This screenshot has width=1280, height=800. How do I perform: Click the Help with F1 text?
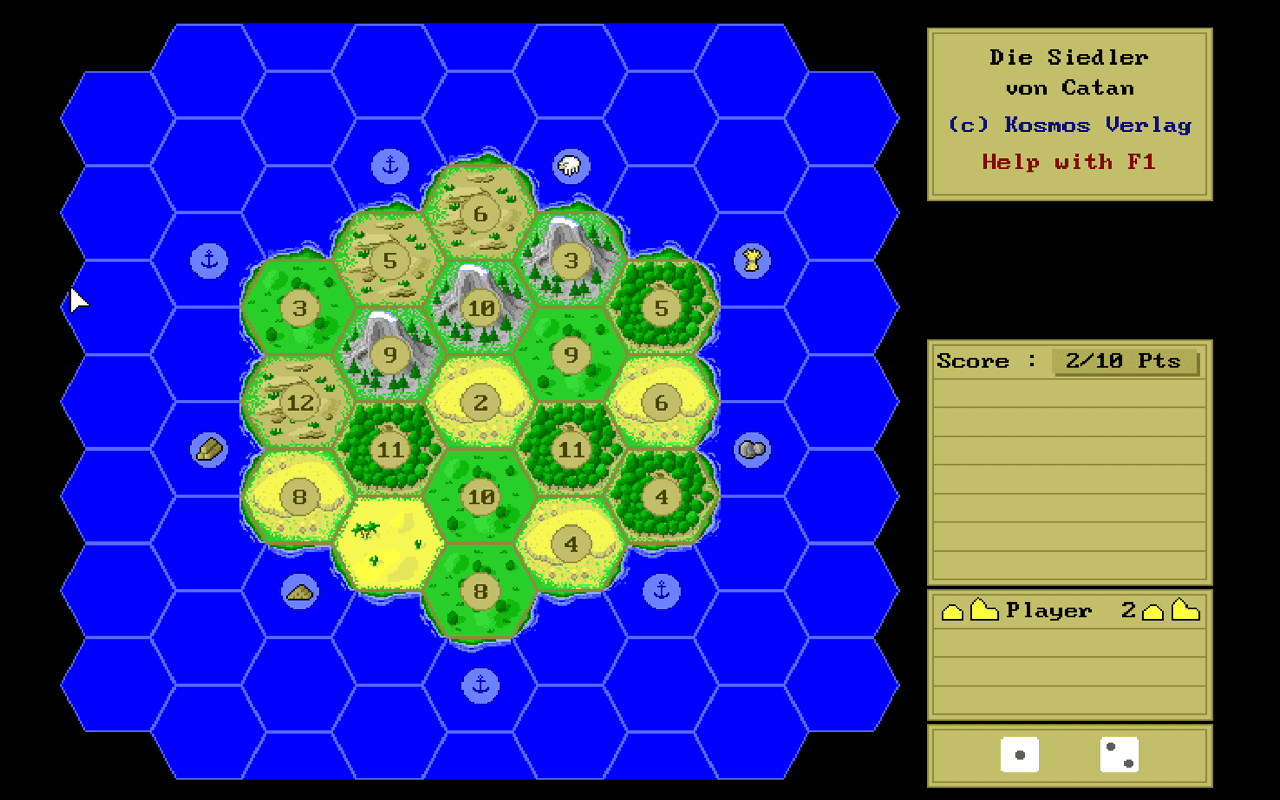(1069, 161)
